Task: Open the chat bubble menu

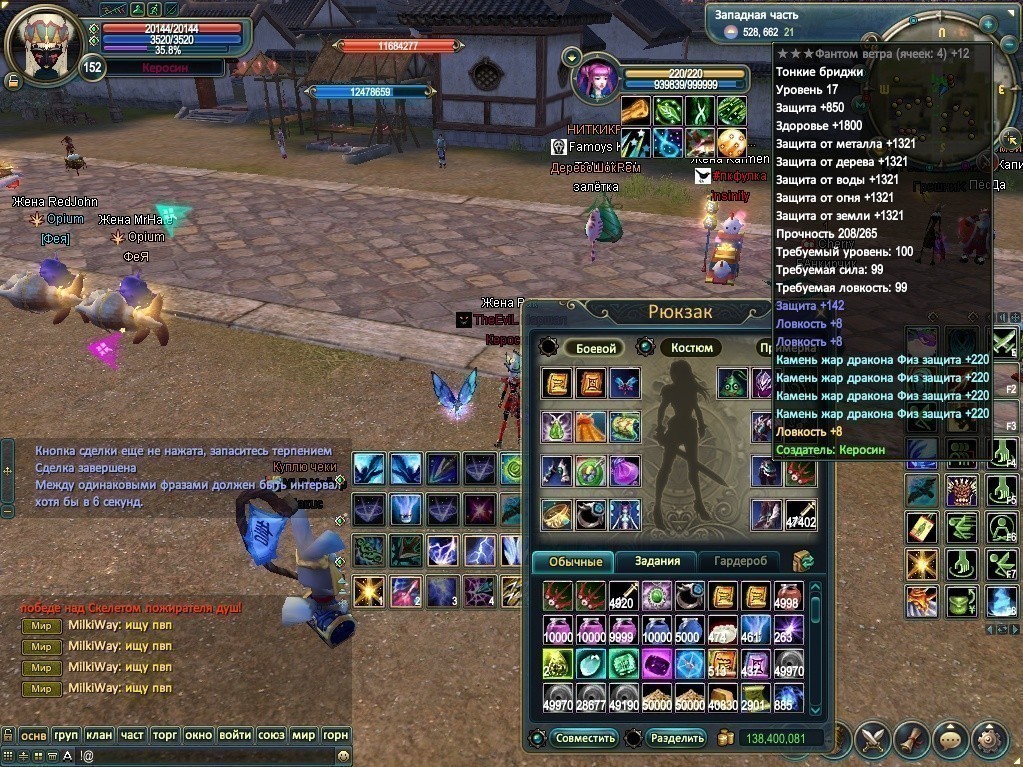Action: [950, 739]
